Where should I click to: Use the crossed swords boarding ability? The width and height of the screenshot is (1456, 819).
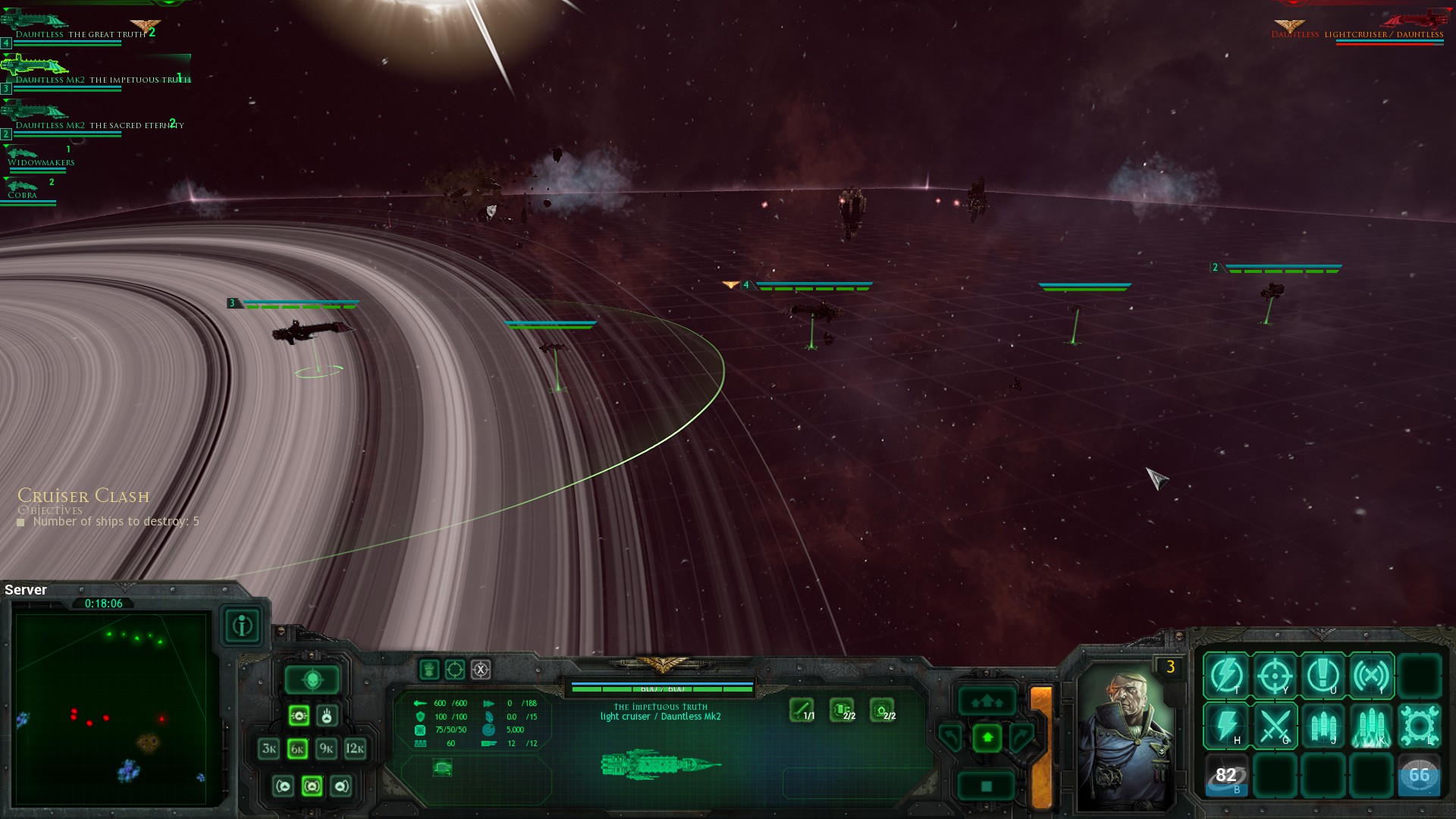[x=1275, y=726]
